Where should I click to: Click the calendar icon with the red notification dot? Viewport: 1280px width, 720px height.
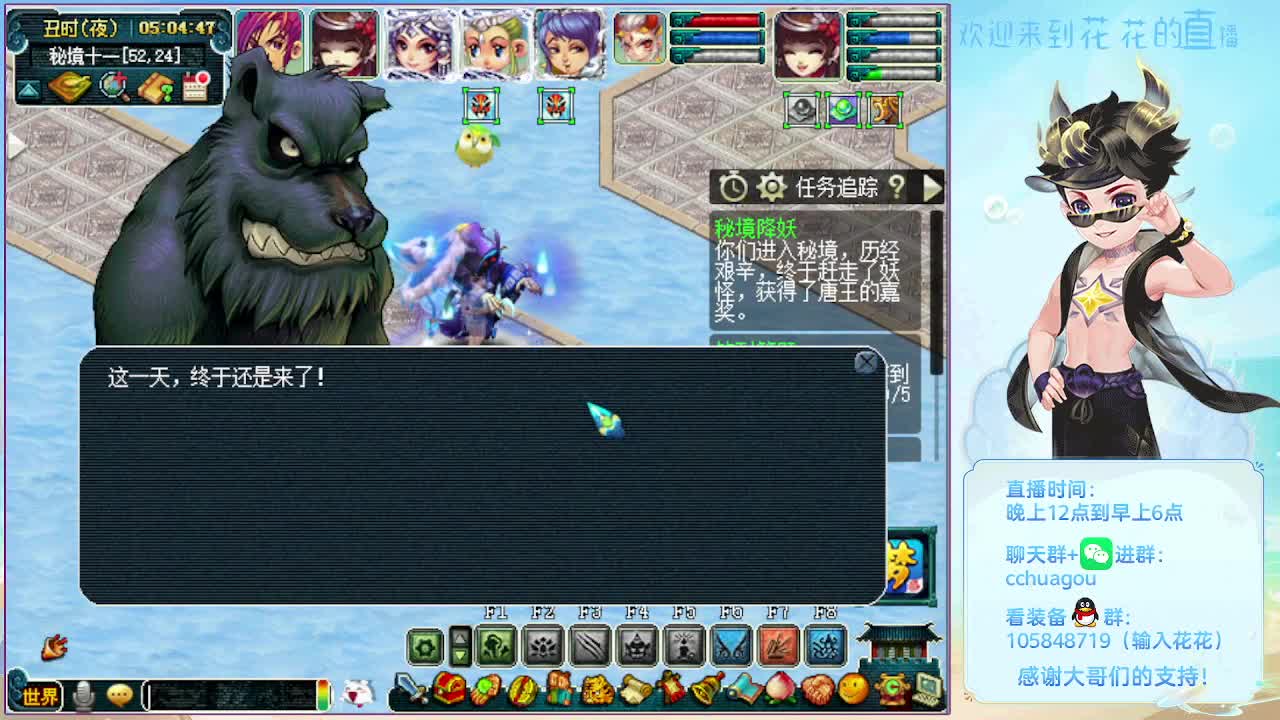(x=195, y=88)
